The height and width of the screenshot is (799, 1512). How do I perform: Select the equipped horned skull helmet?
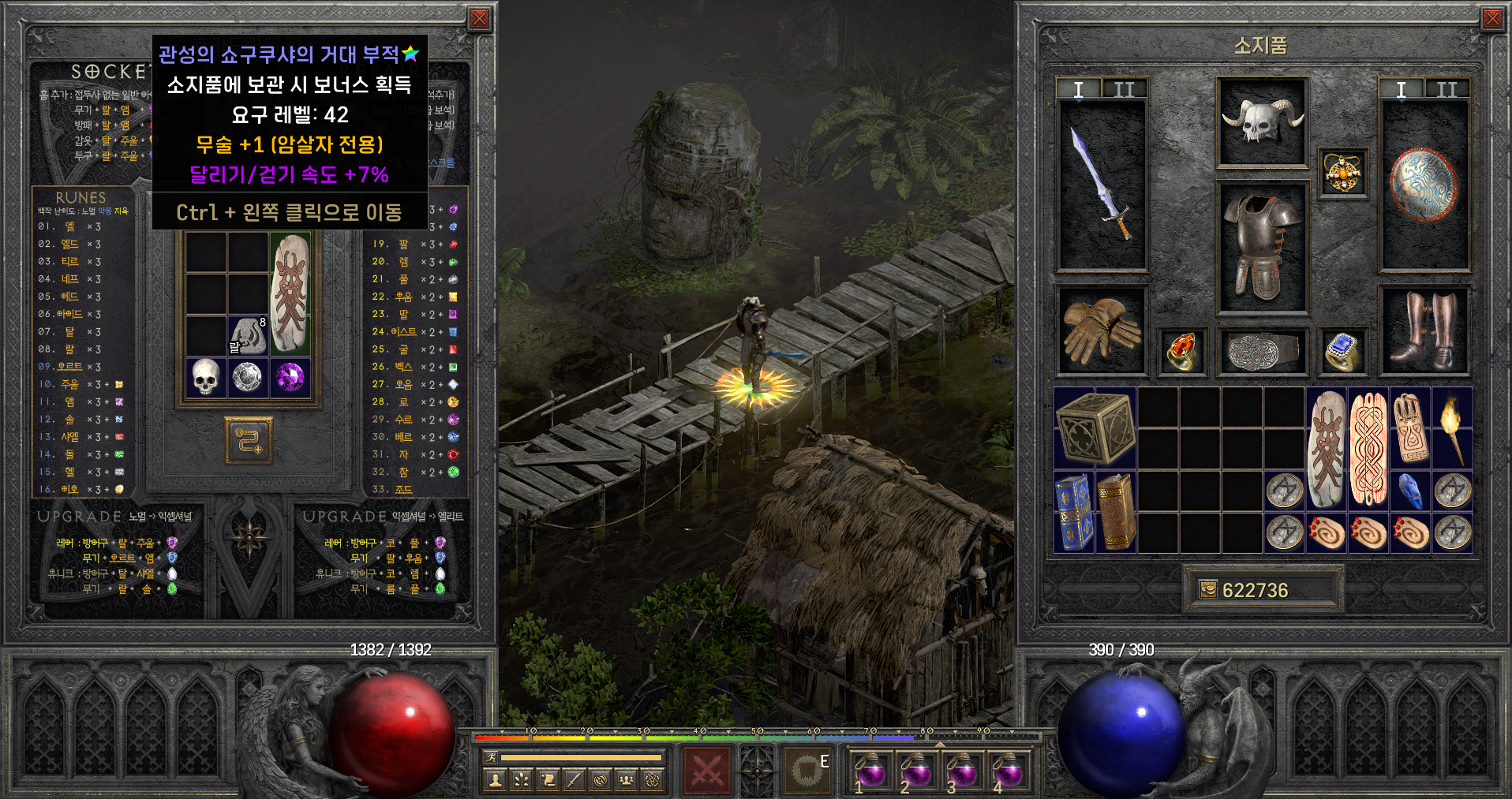(x=1262, y=122)
